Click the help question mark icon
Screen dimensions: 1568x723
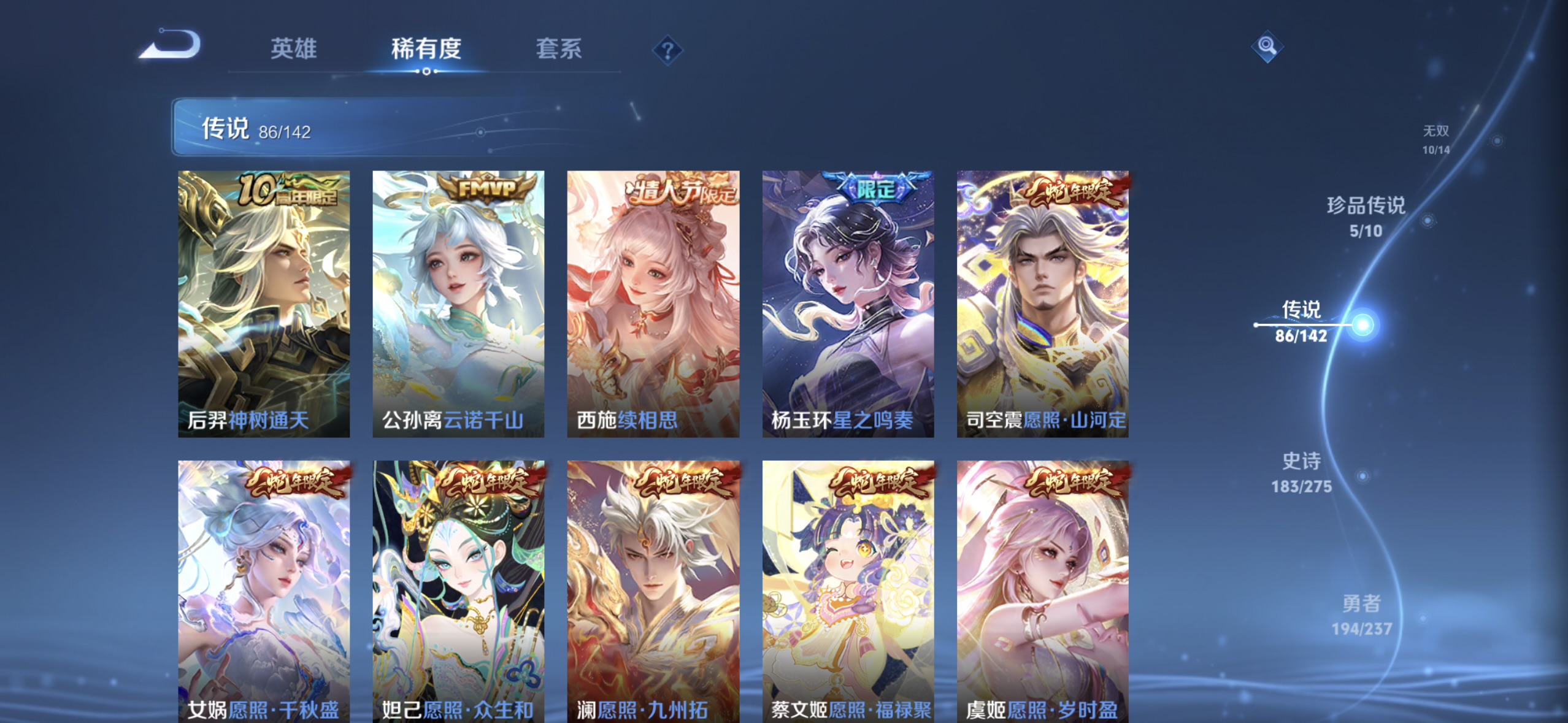pos(668,51)
